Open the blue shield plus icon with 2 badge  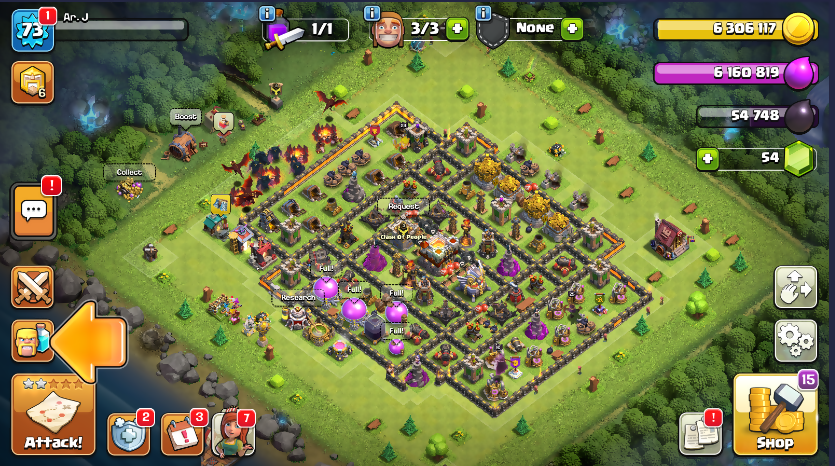click(x=128, y=433)
